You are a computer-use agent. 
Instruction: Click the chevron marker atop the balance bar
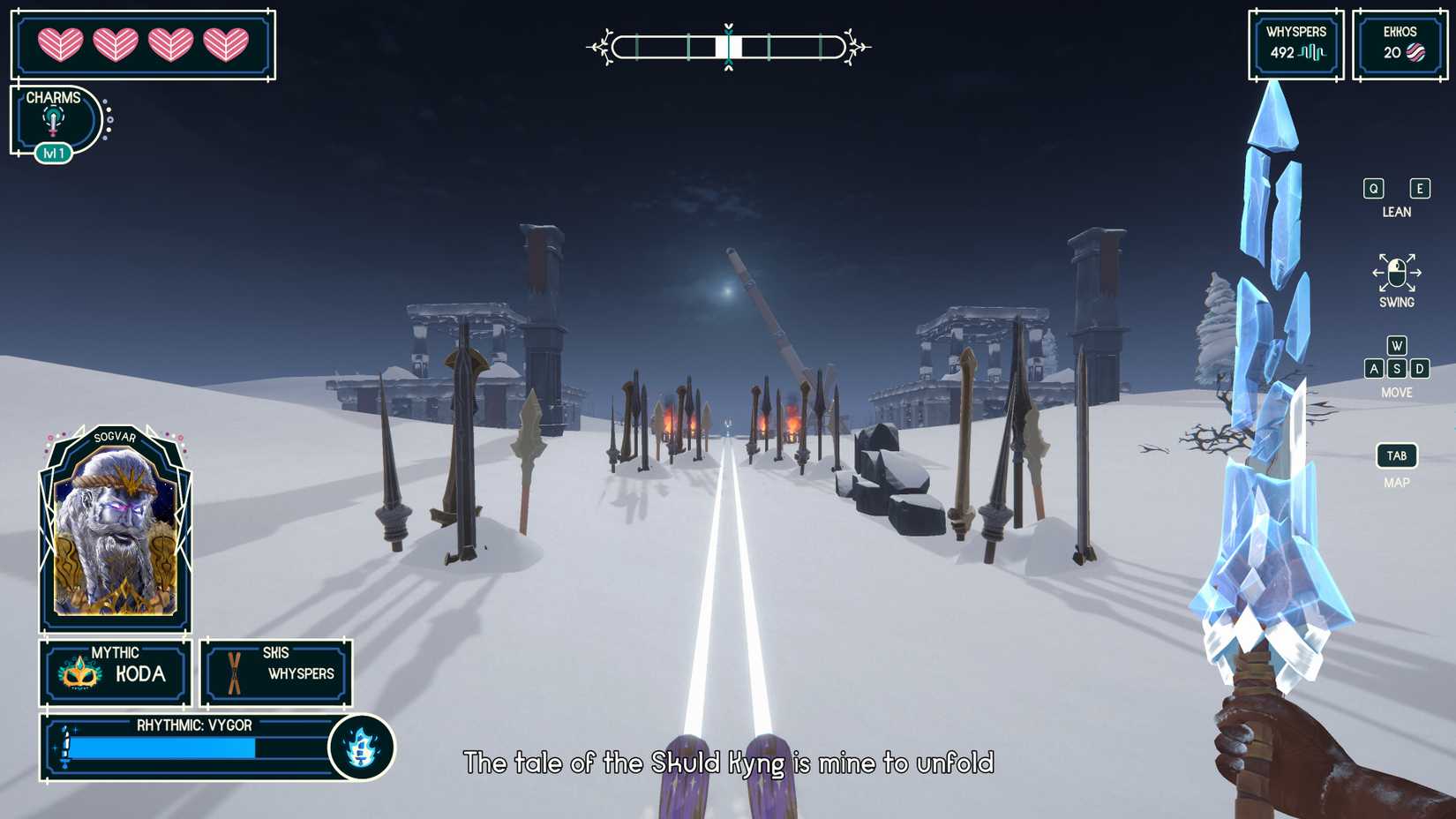tap(727, 26)
